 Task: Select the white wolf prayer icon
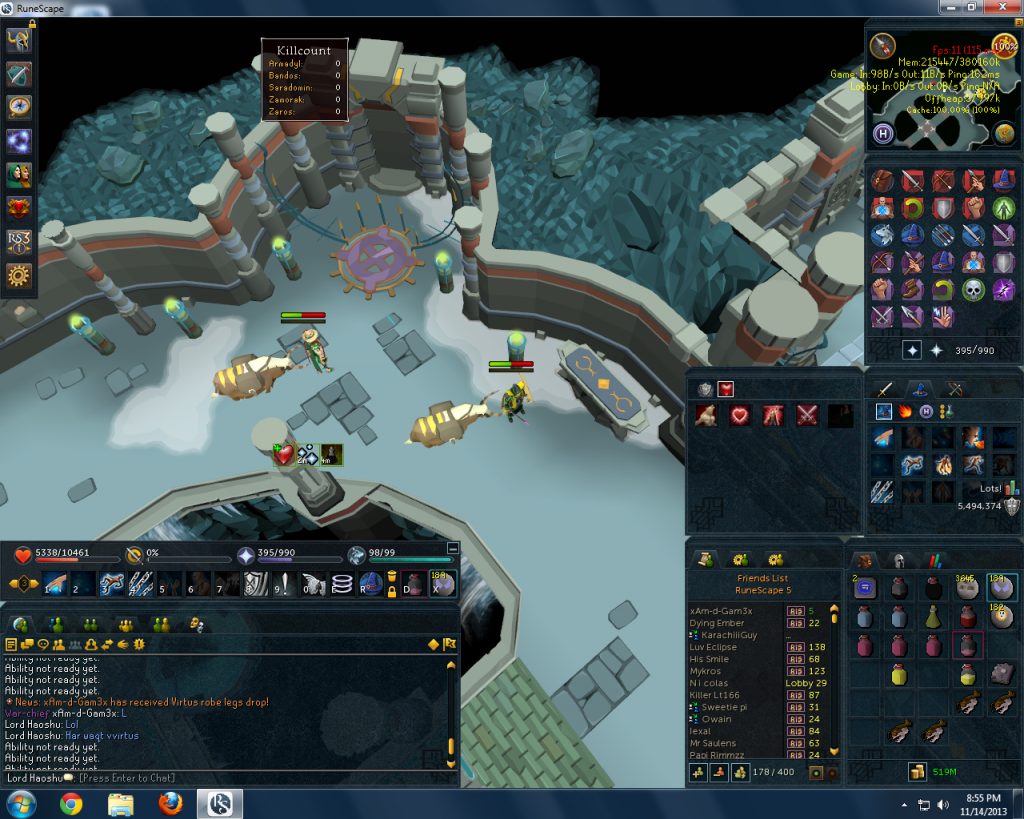point(882,235)
